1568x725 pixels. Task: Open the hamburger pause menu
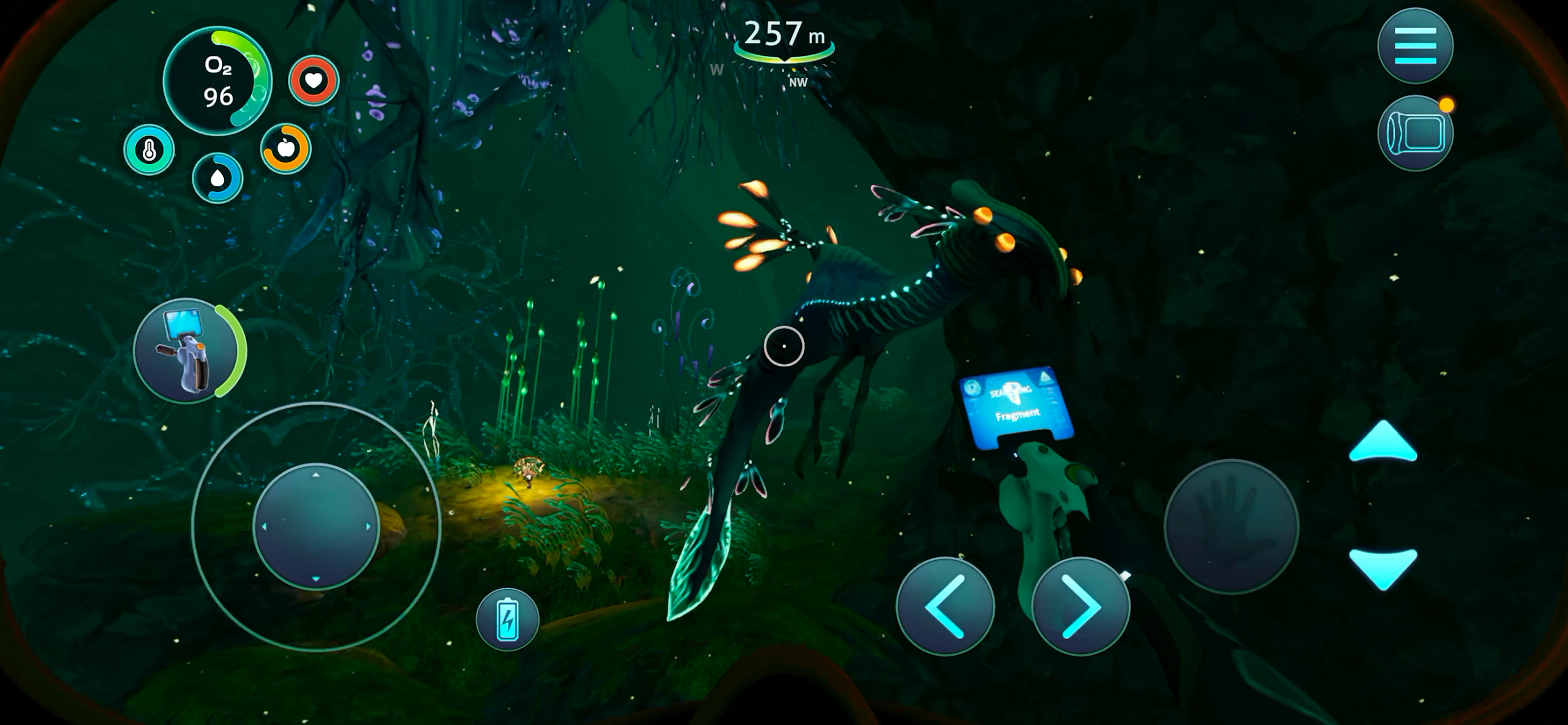pos(1416,44)
